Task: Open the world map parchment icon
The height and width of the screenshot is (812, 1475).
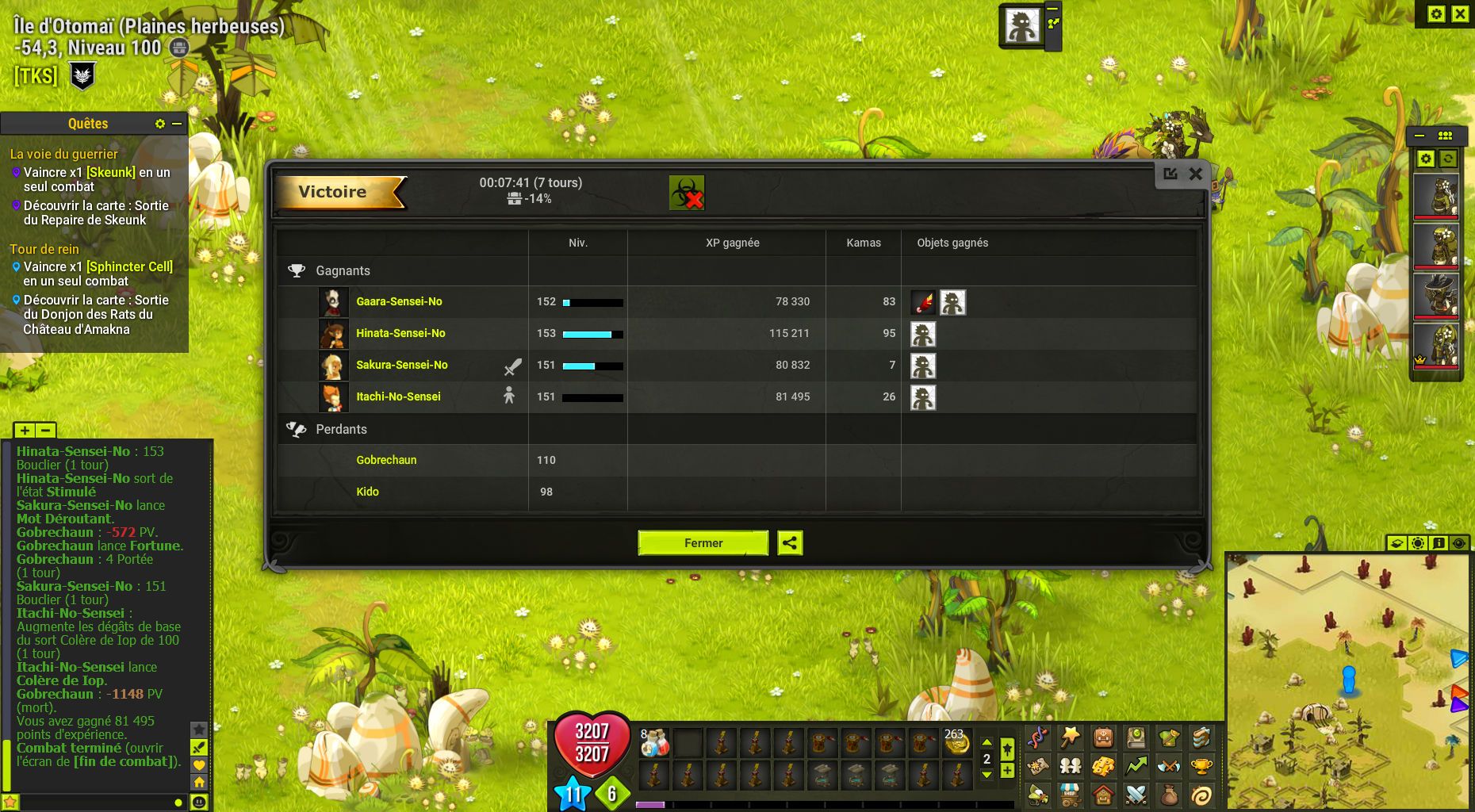Action: coord(1039,766)
